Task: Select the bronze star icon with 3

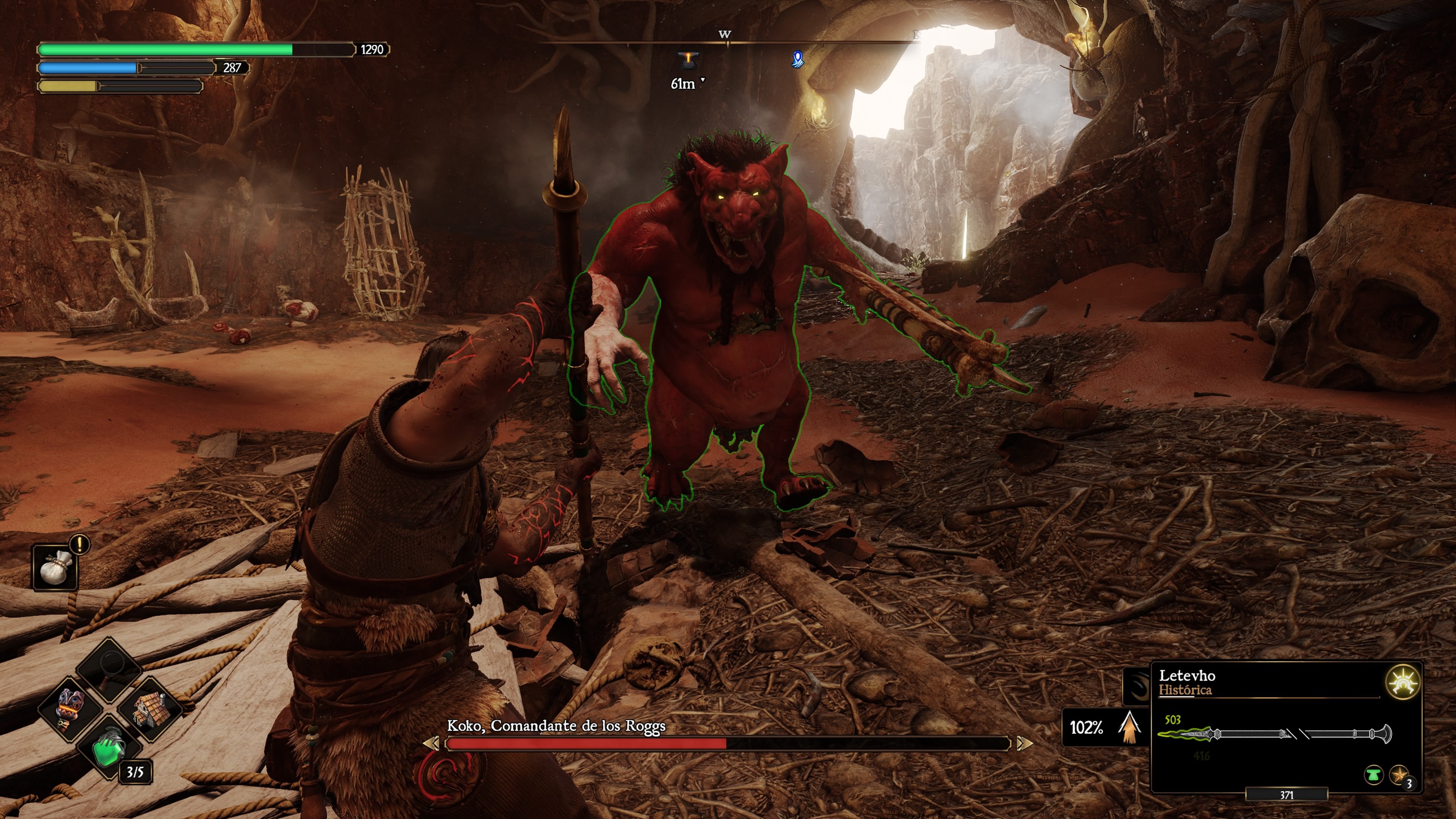Action: 1400,775
